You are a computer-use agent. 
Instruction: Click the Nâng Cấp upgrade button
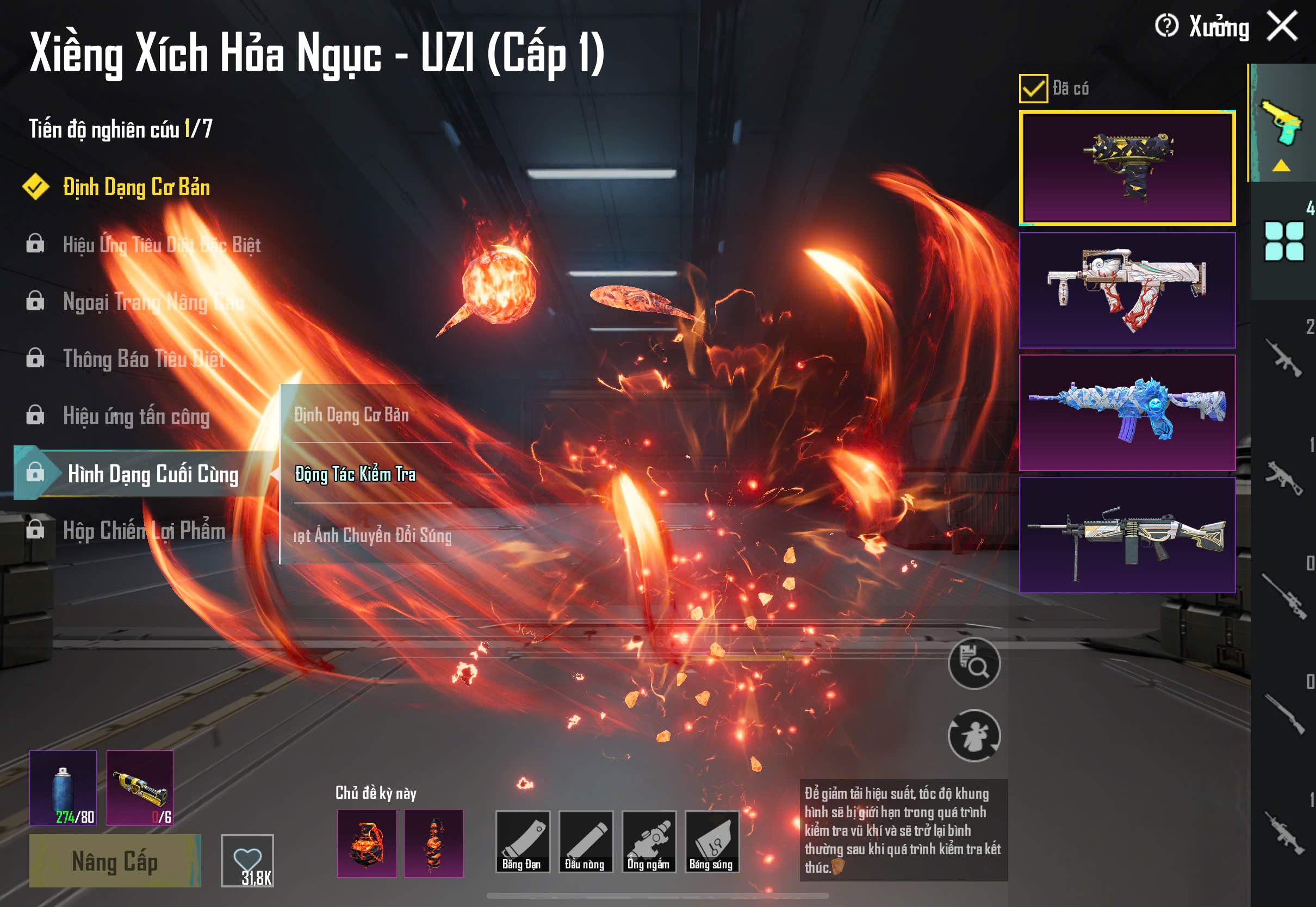pos(115,861)
